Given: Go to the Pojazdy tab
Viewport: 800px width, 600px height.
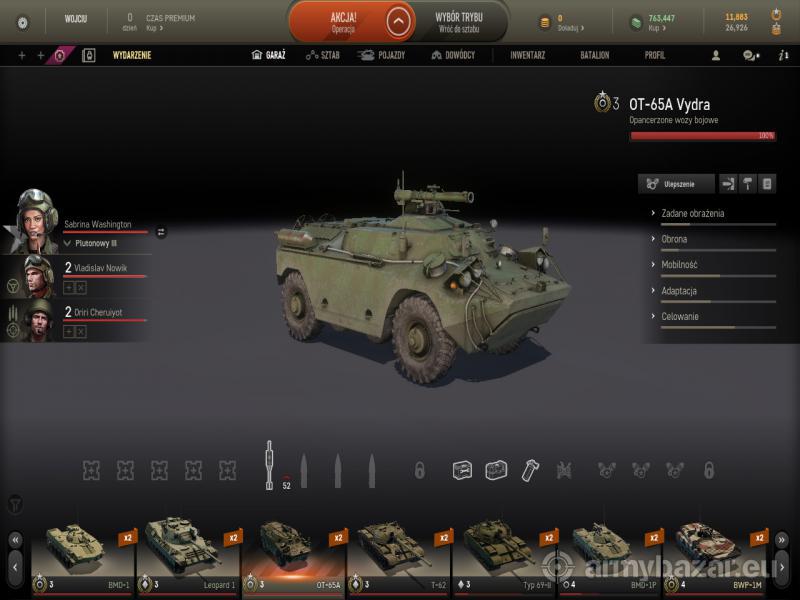Looking at the screenshot, I should click(382, 55).
